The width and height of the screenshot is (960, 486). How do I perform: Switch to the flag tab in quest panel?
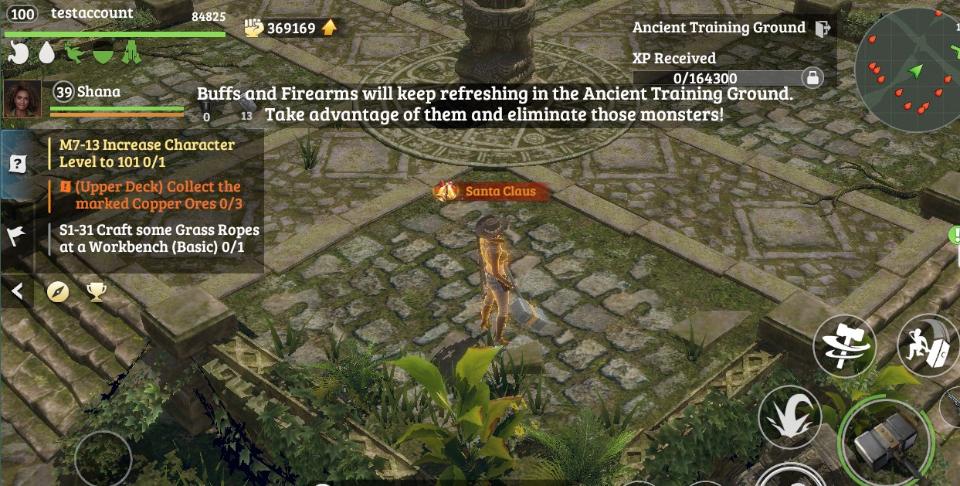[17, 236]
